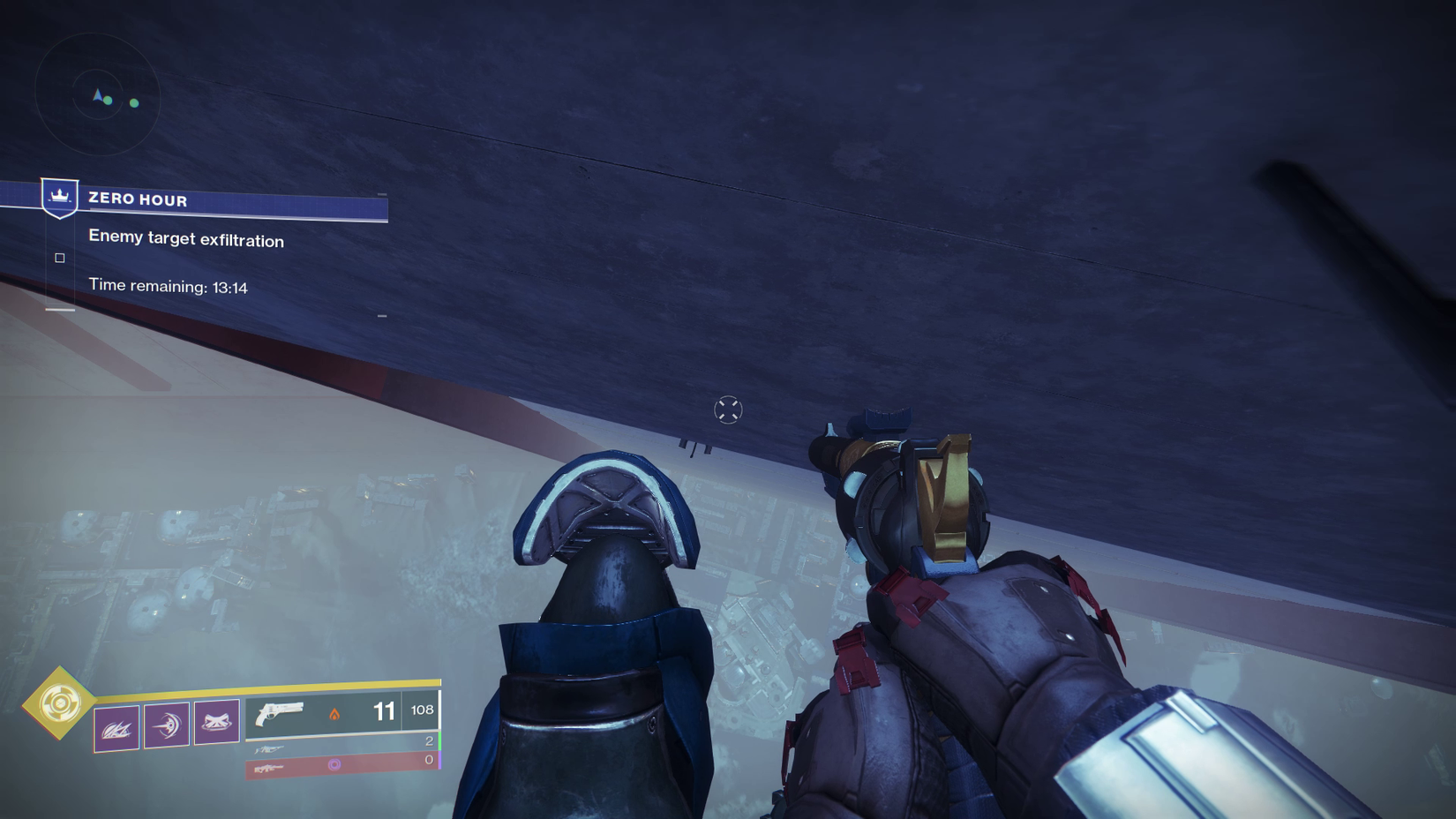The width and height of the screenshot is (1456, 819).
Task: Click the void element icon beside the heavy weapon
Action: coord(335,764)
